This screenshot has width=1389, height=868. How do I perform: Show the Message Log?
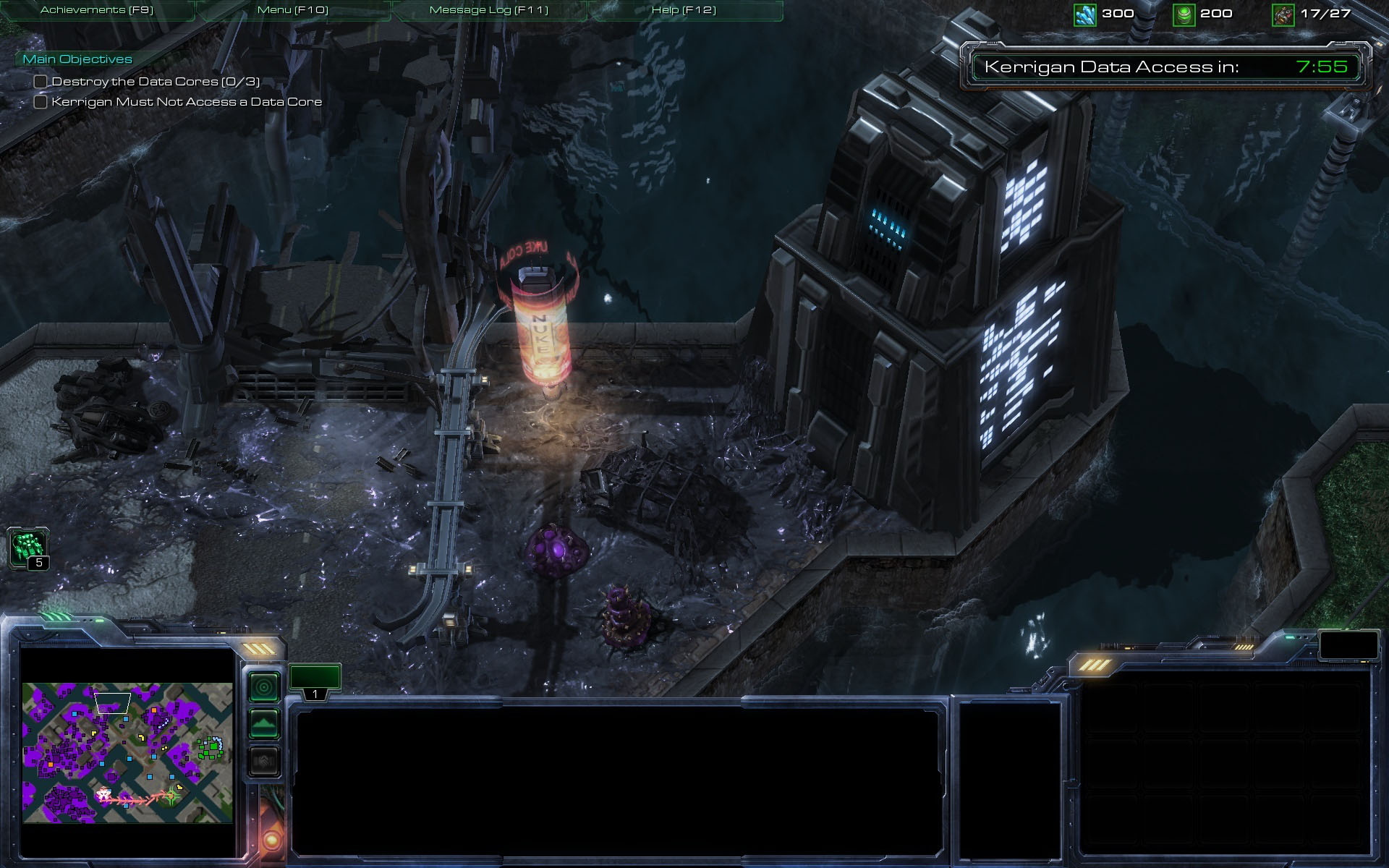tap(489, 10)
